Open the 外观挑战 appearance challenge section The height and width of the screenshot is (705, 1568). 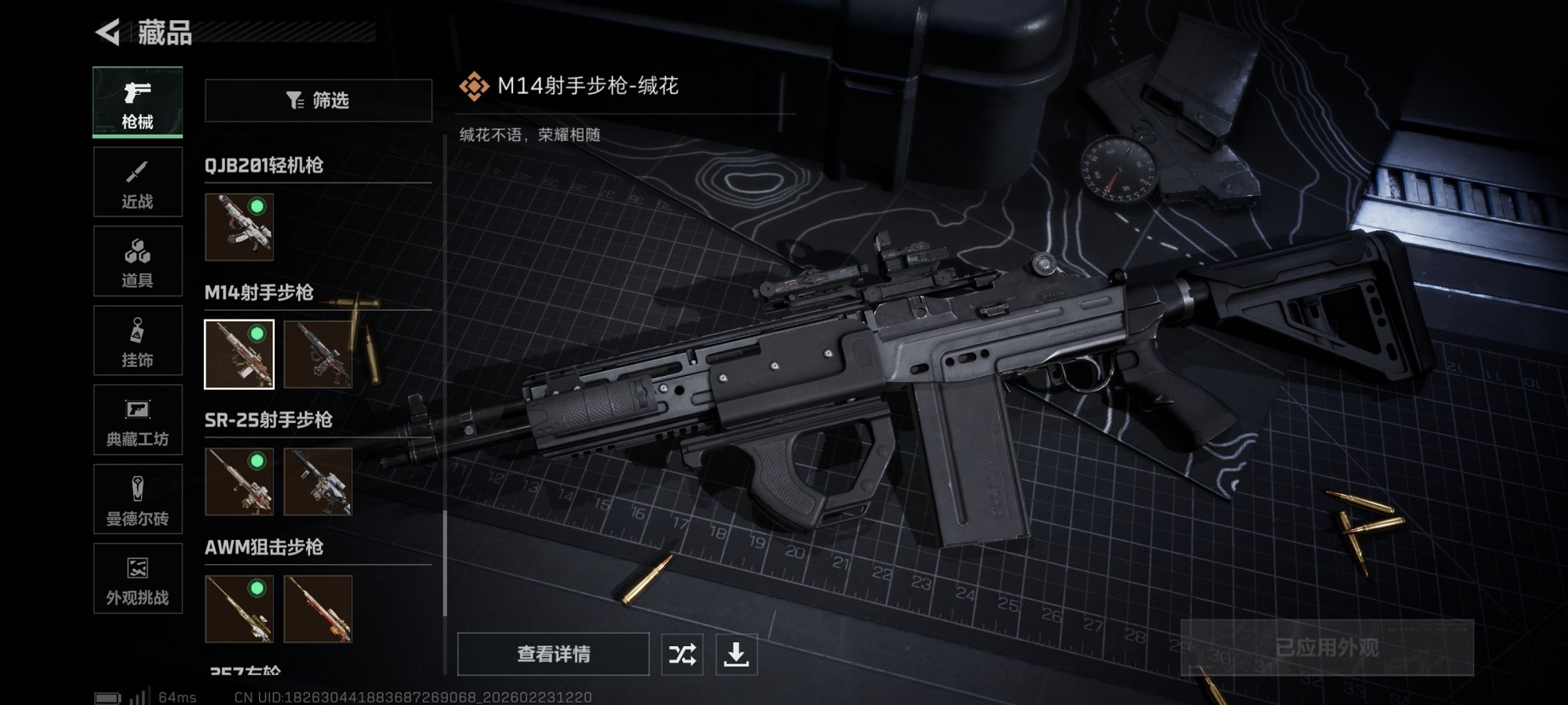coord(137,579)
